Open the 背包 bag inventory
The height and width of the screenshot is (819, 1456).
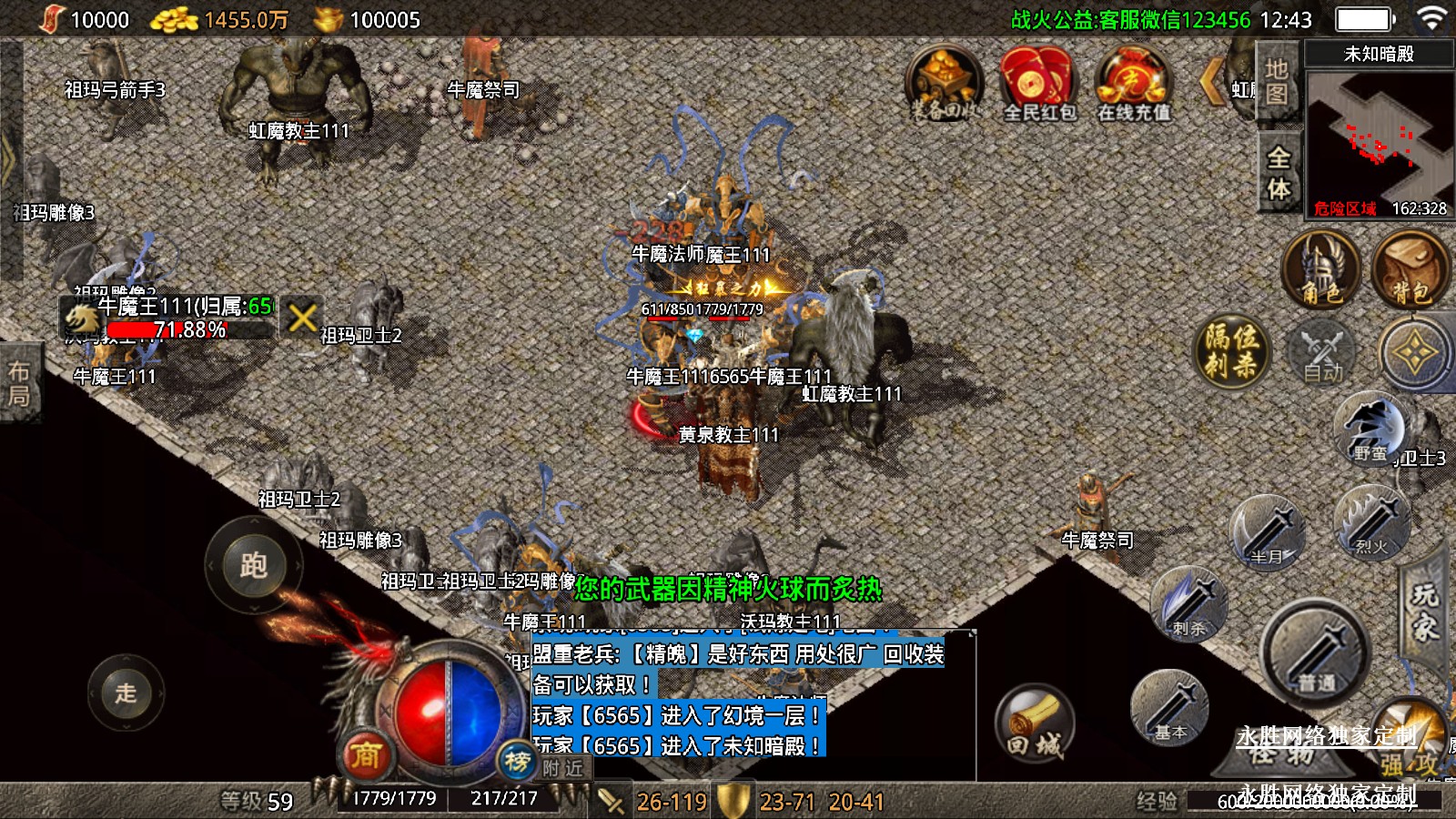1410,269
